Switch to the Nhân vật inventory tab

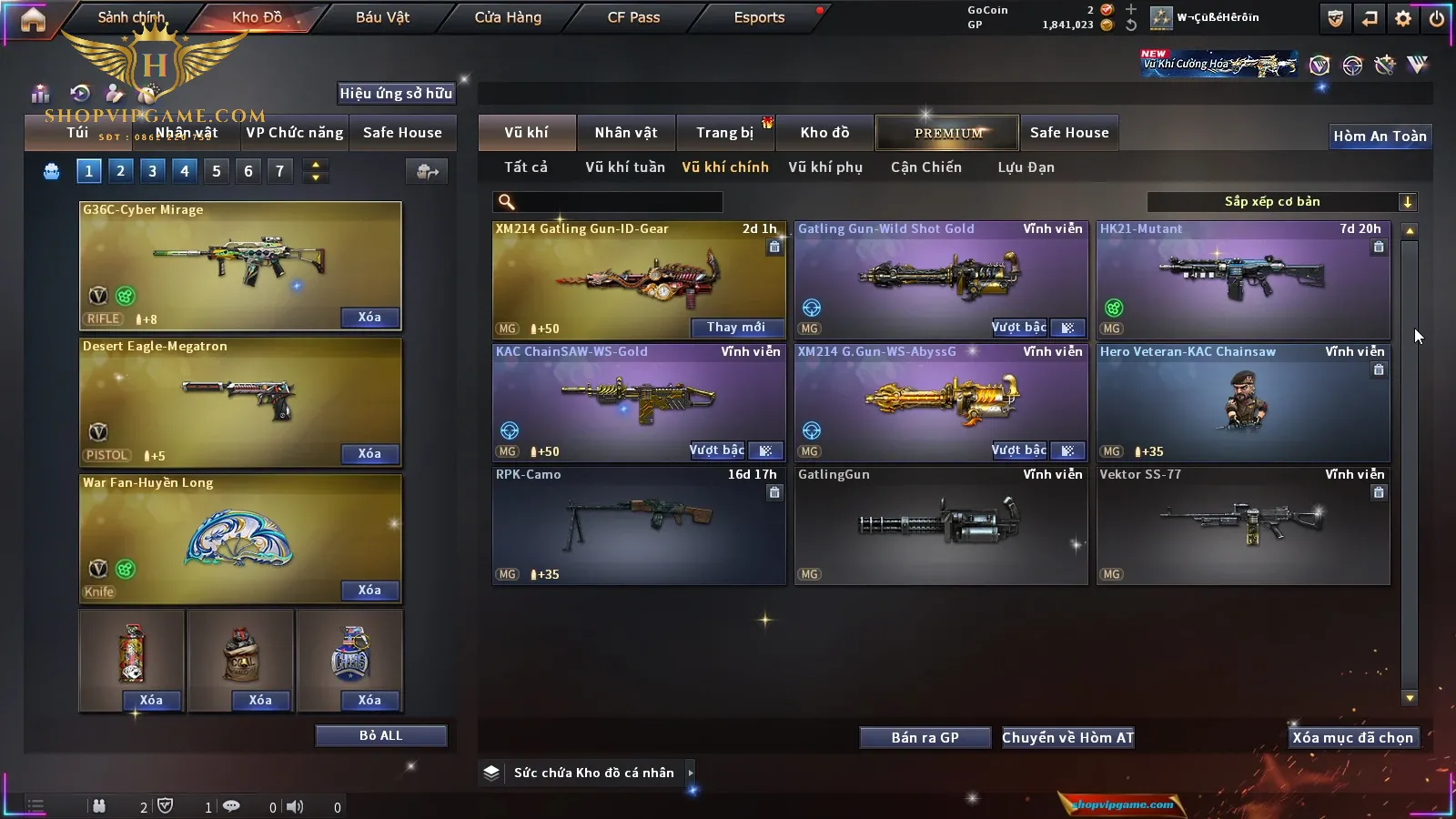[x=626, y=133]
